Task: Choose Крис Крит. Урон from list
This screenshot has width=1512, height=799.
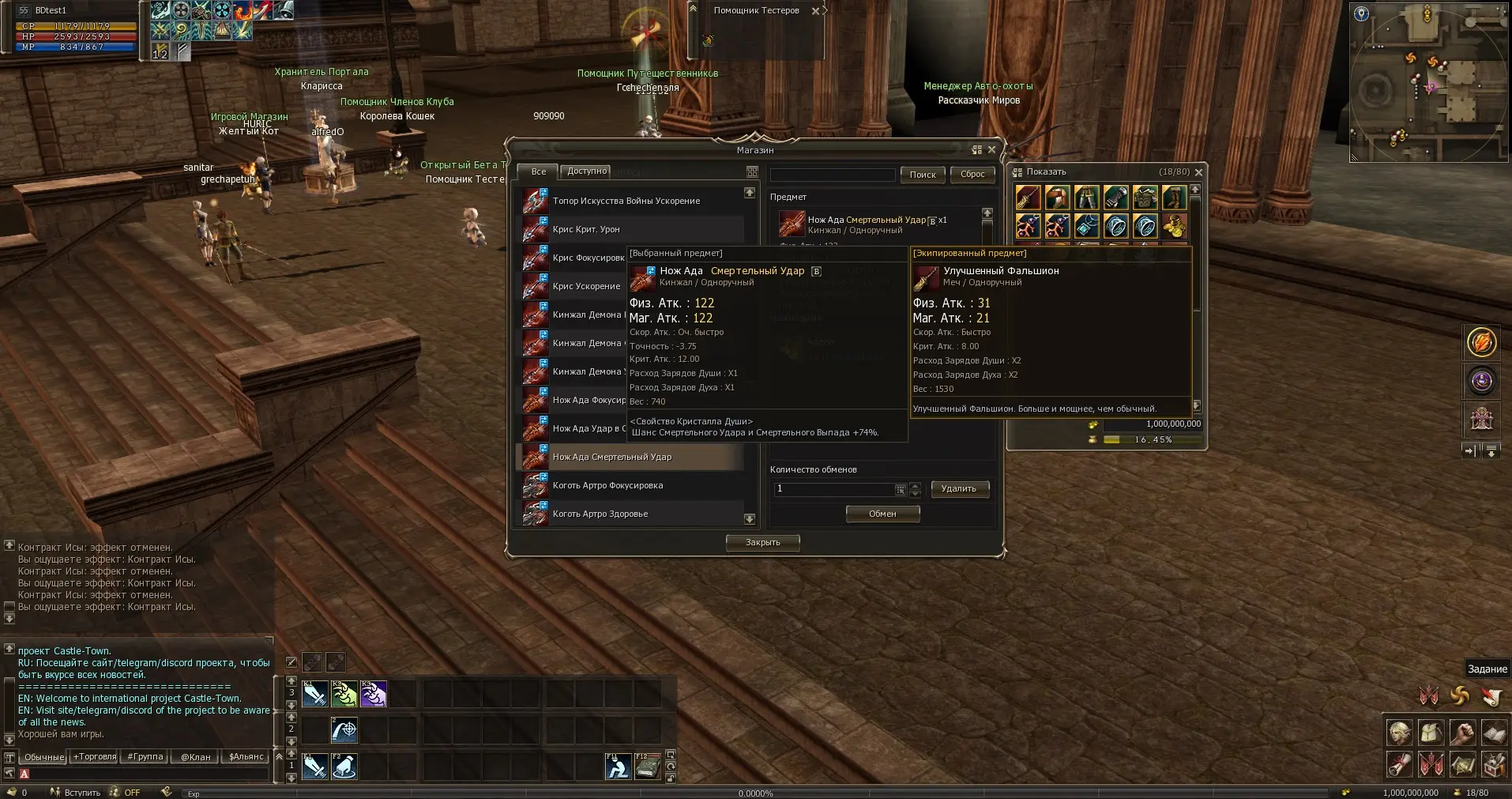Action: tap(586, 229)
